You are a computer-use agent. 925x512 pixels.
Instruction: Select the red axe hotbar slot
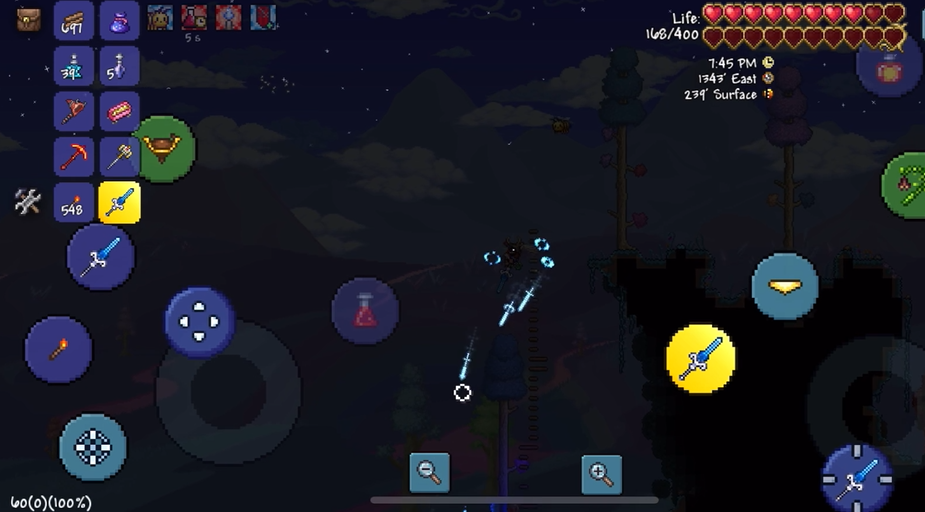pos(74,111)
